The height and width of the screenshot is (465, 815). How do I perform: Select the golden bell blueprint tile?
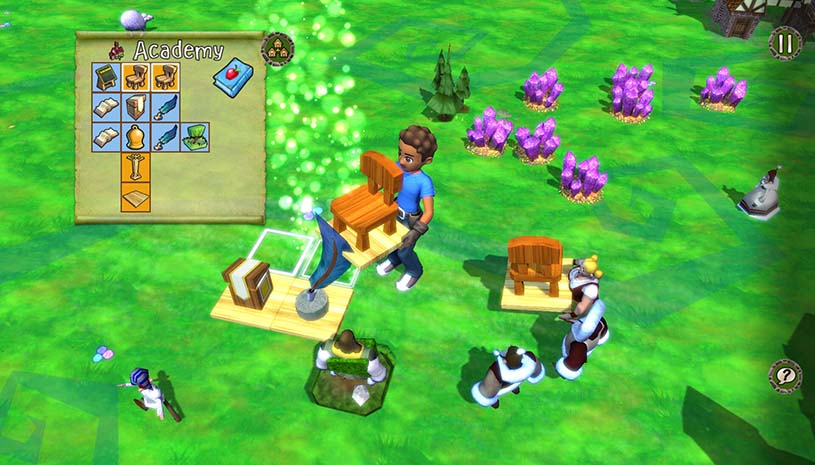tap(136, 137)
